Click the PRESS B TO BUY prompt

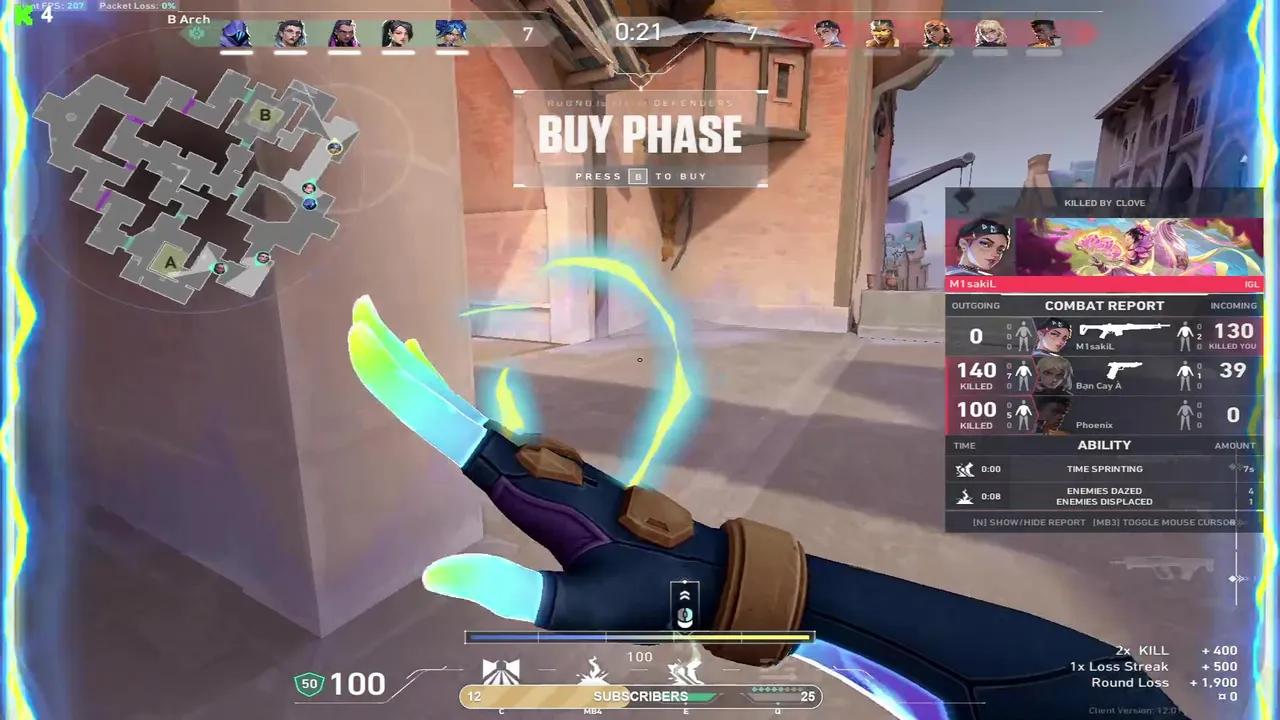click(640, 176)
